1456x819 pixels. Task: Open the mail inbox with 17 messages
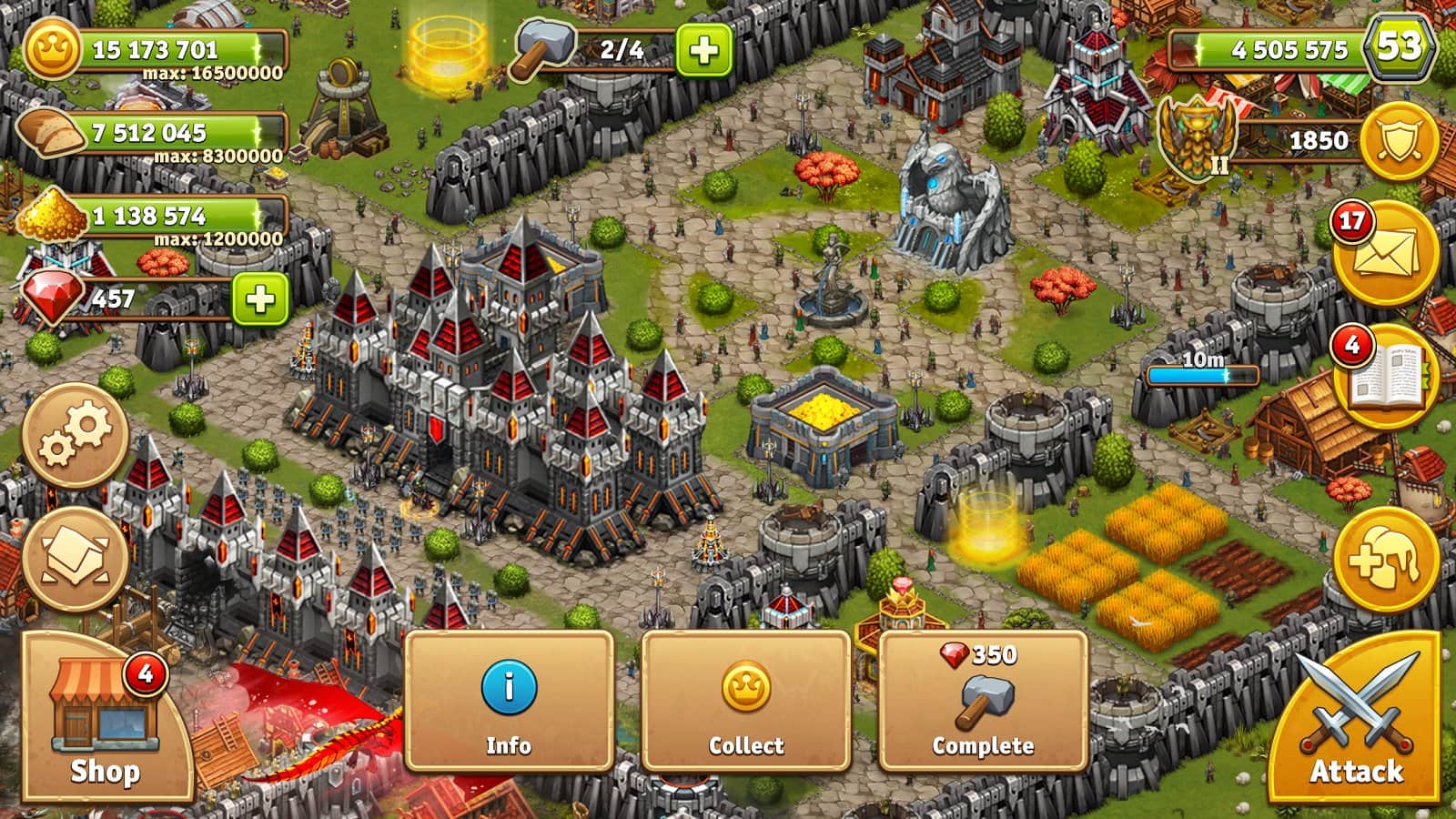coord(1385,252)
